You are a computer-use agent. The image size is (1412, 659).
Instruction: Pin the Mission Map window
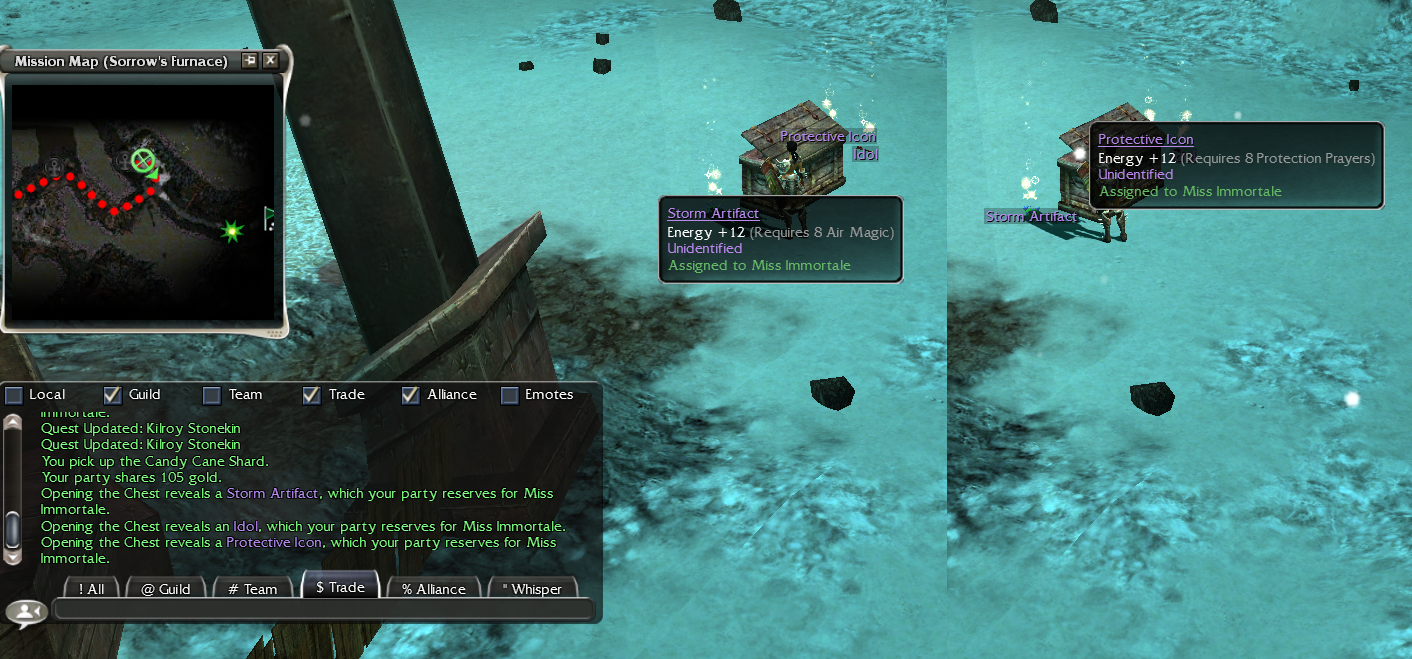coord(249,61)
